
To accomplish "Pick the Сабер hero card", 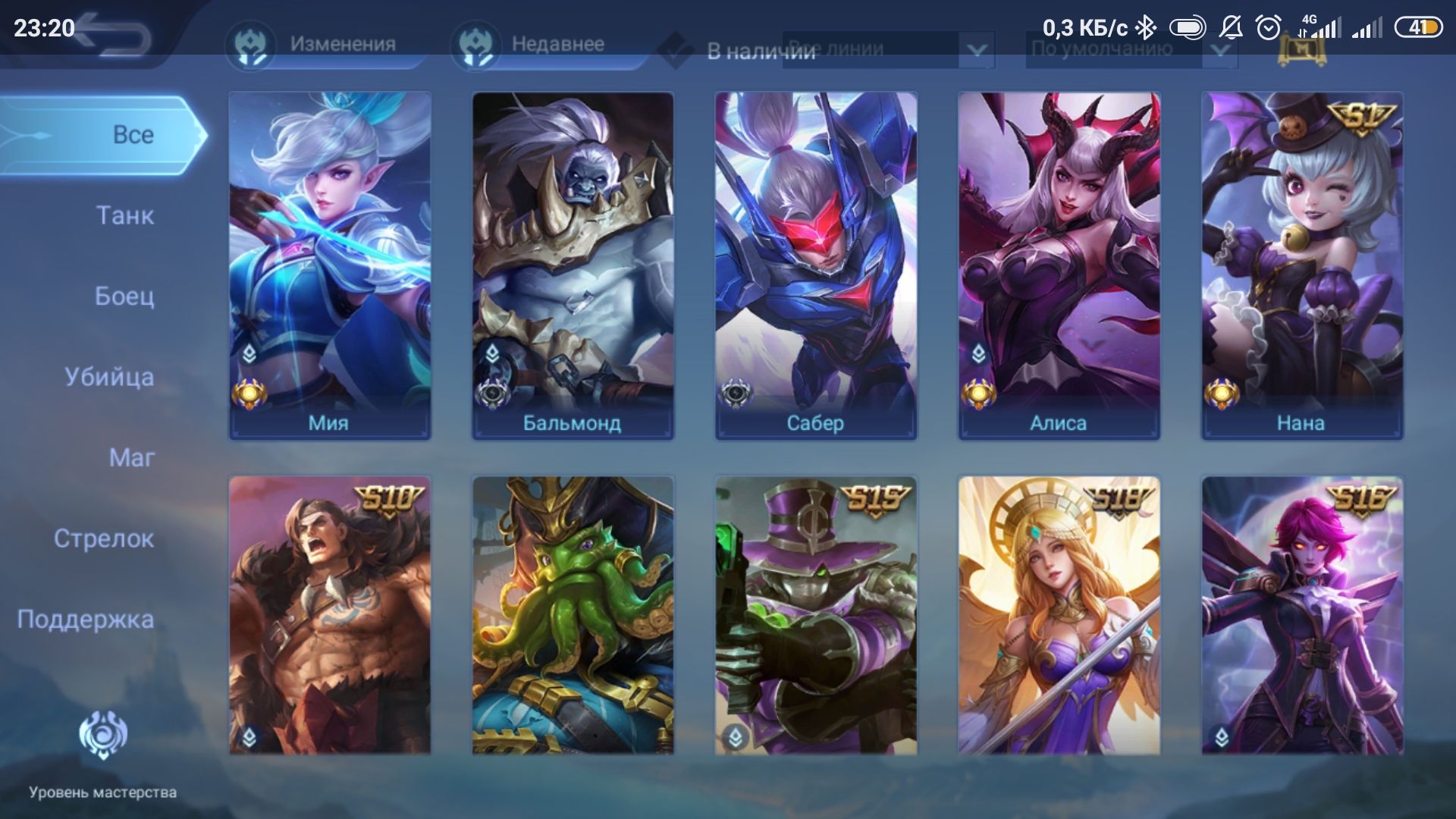I will 816,265.
